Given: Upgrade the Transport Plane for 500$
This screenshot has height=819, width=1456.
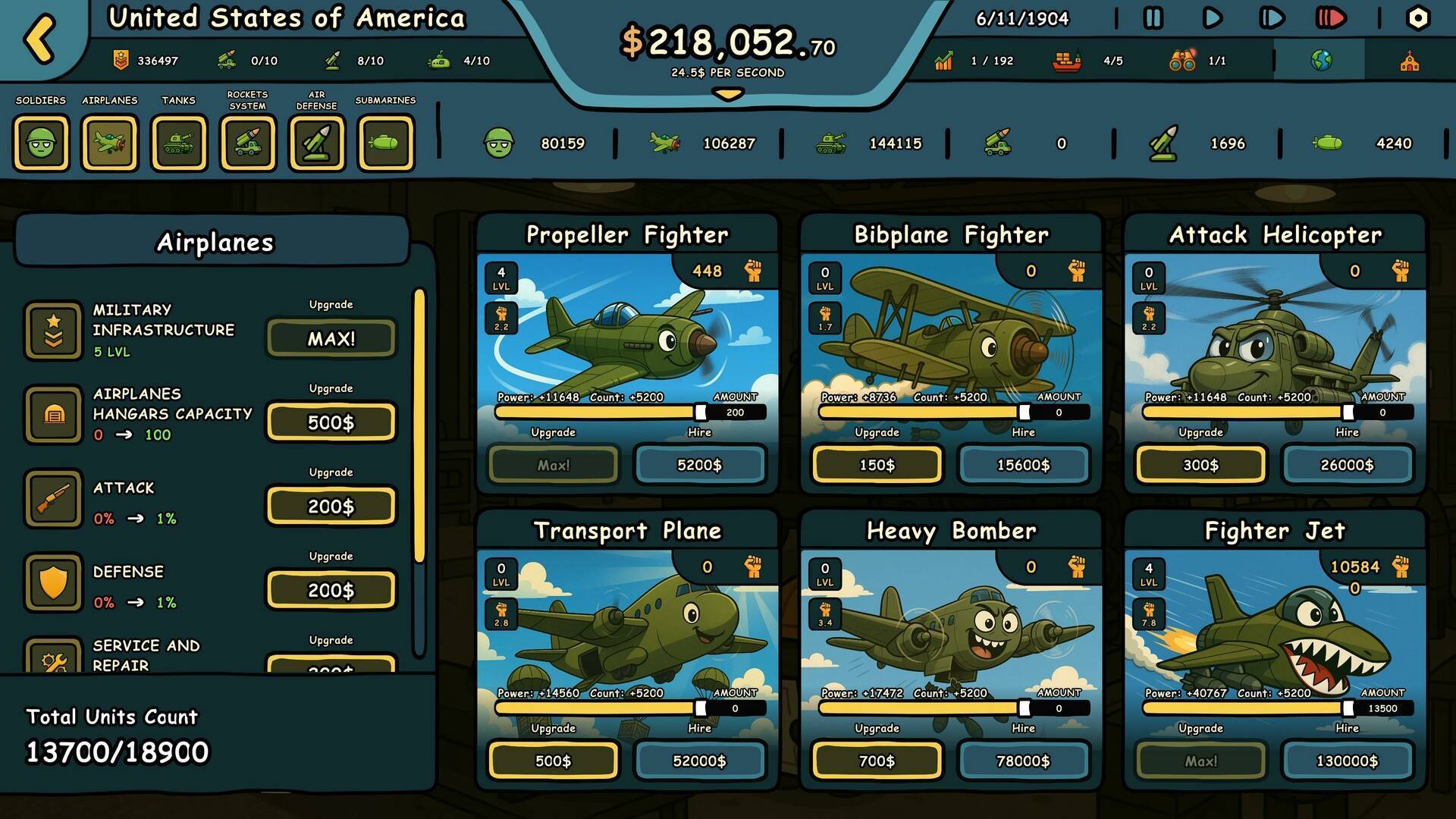Looking at the screenshot, I should pos(553,761).
